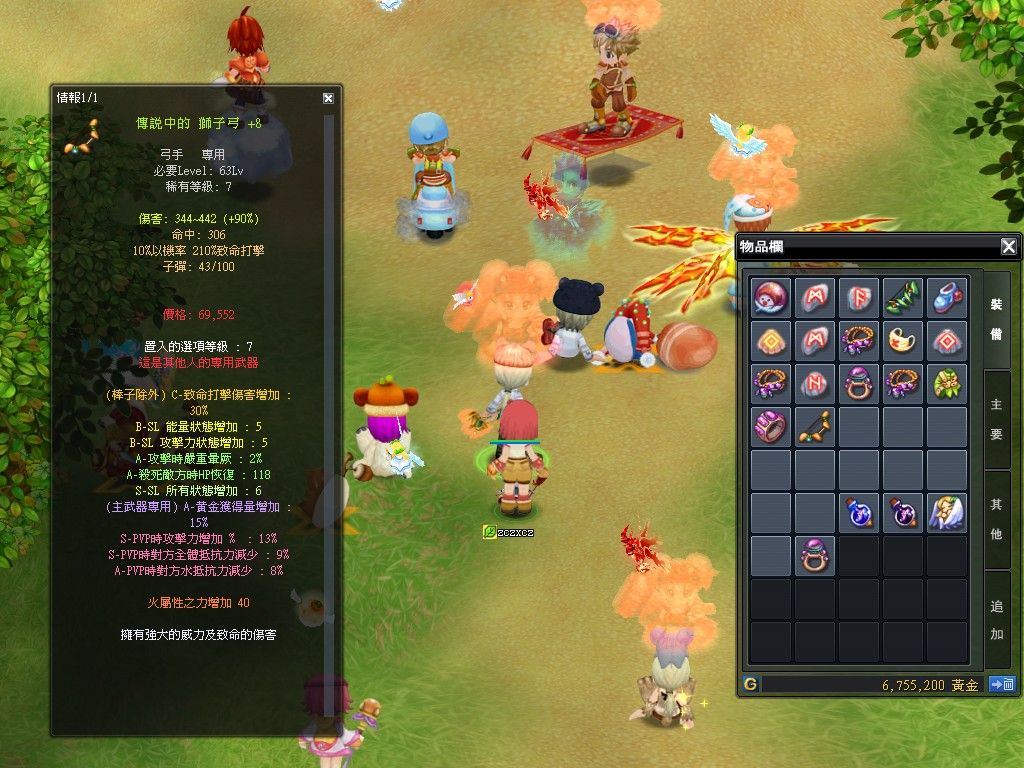Click the blue arrow button beside gold
This screenshot has height=768, width=1024.
click(1001, 685)
